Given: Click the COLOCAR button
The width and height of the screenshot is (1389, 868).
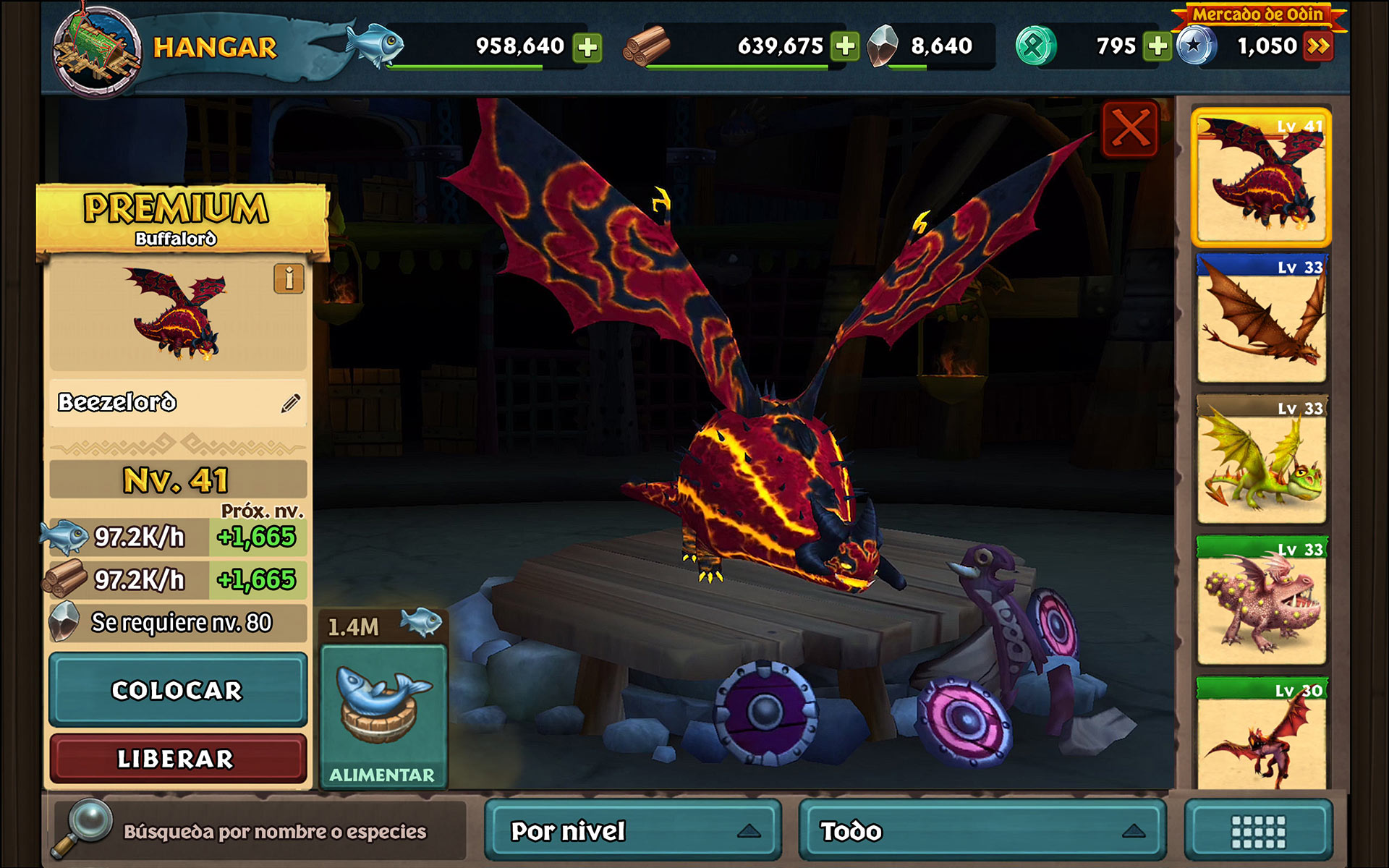Looking at the screenshot, I should coord(177,690).
